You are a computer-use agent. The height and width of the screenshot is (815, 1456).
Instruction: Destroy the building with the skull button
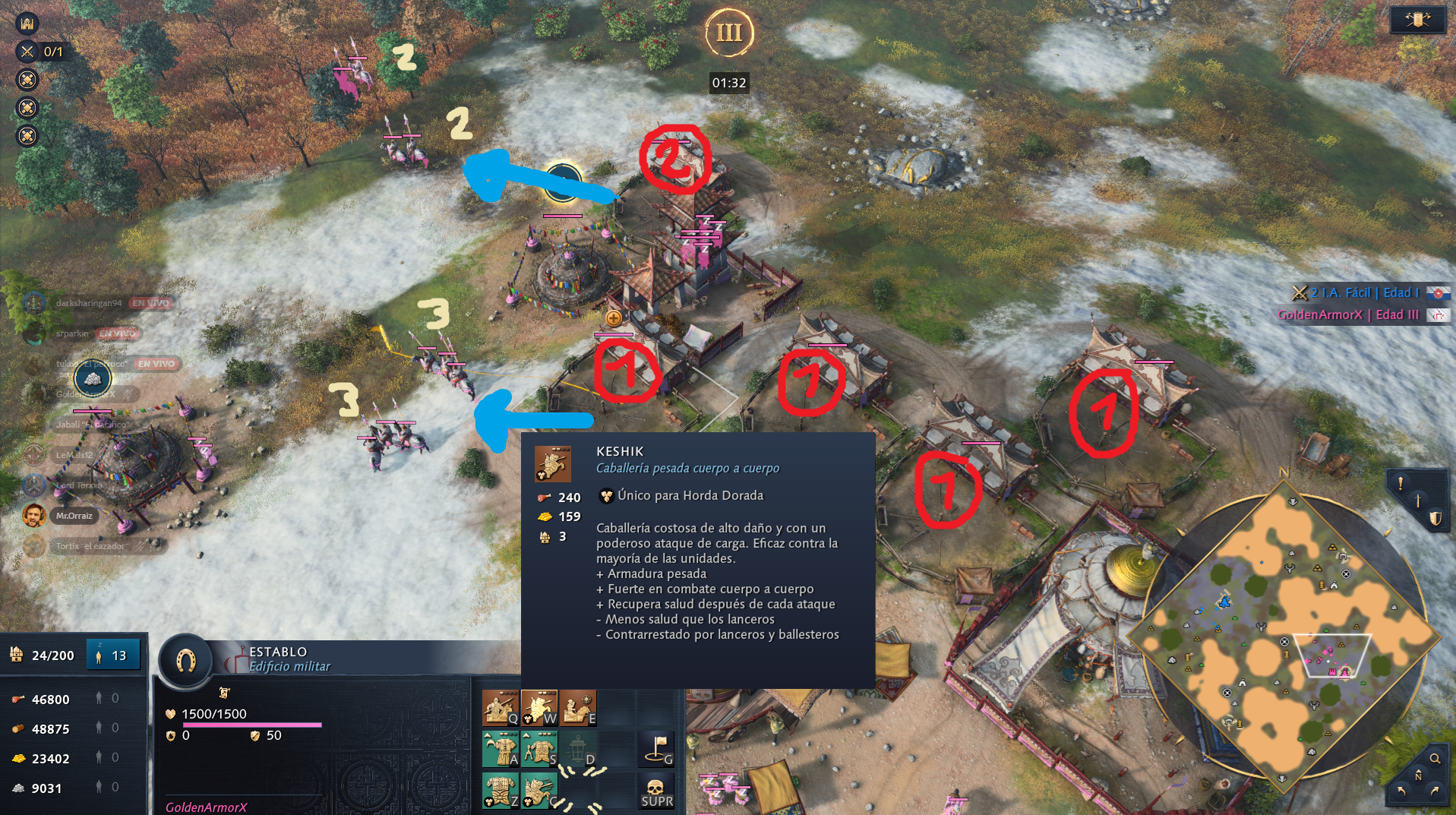(657, 790)
